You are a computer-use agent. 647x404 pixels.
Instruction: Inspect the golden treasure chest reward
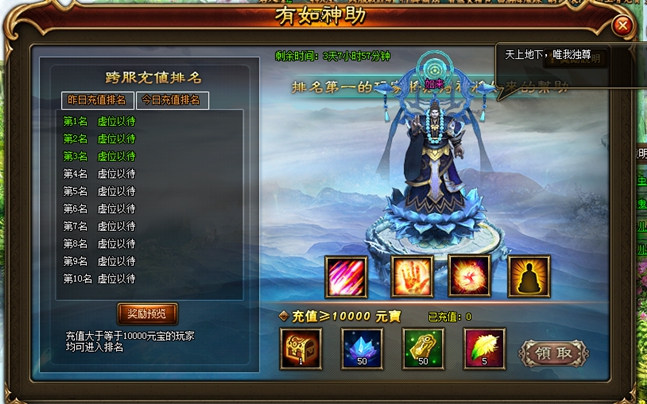click(x=300, y=349)
